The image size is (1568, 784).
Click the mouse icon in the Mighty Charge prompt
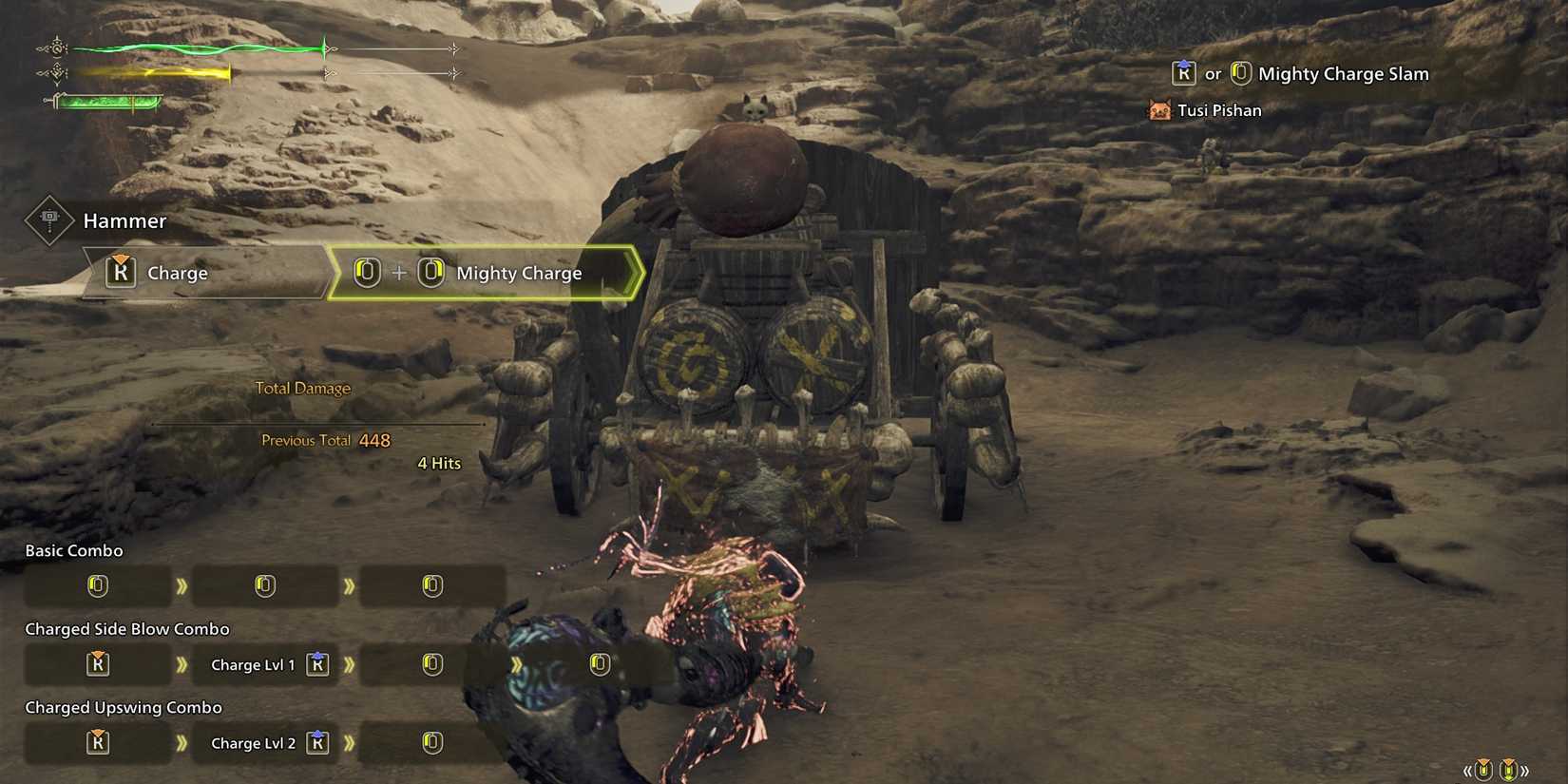(365, 273)
